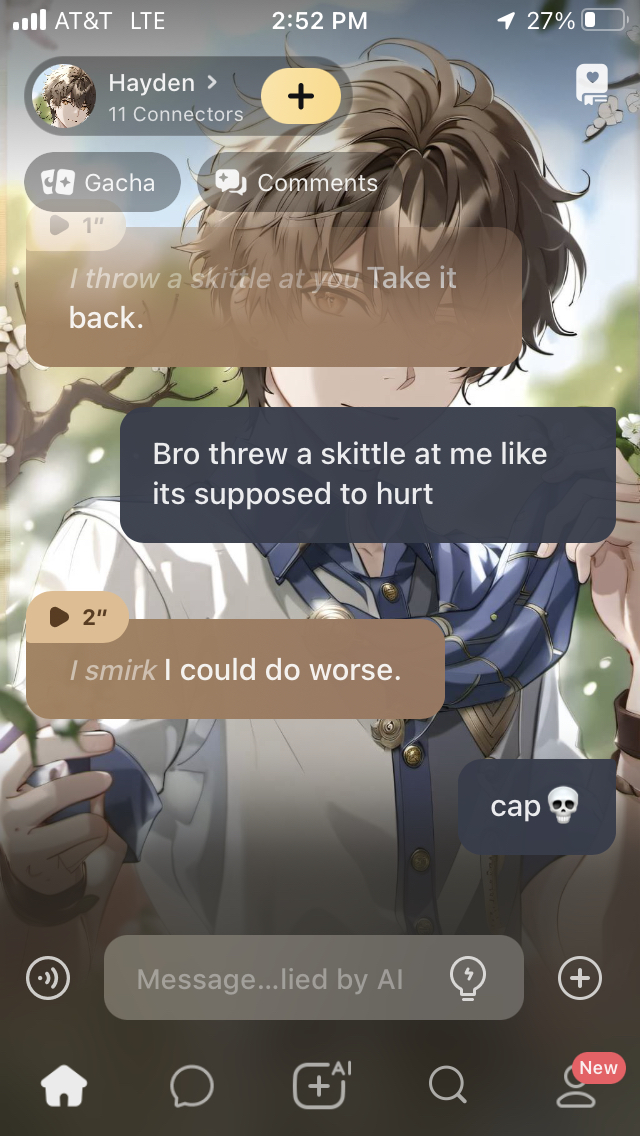640x1136 pixels.
Task: Open the Gacha cards
Action: (101, 183)
